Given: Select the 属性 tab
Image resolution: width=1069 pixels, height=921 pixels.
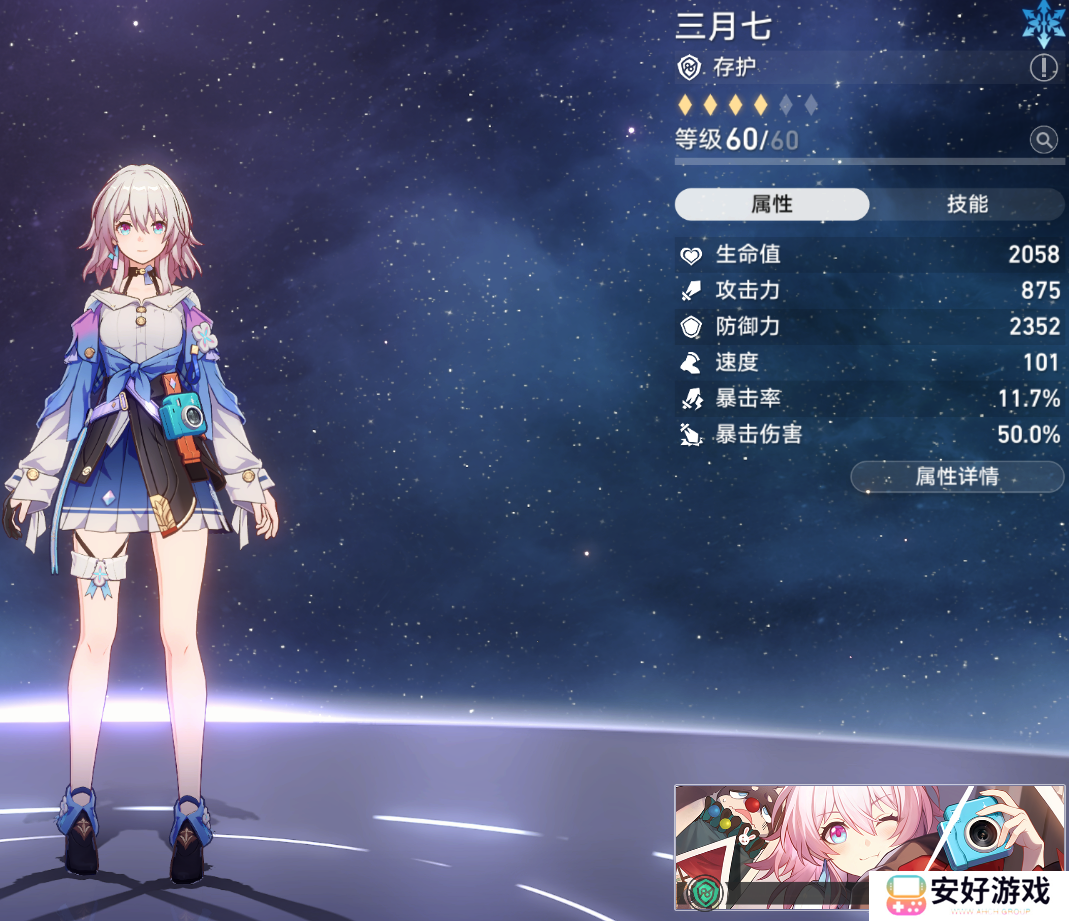Looking at the screenshot, I should point(771,204).
